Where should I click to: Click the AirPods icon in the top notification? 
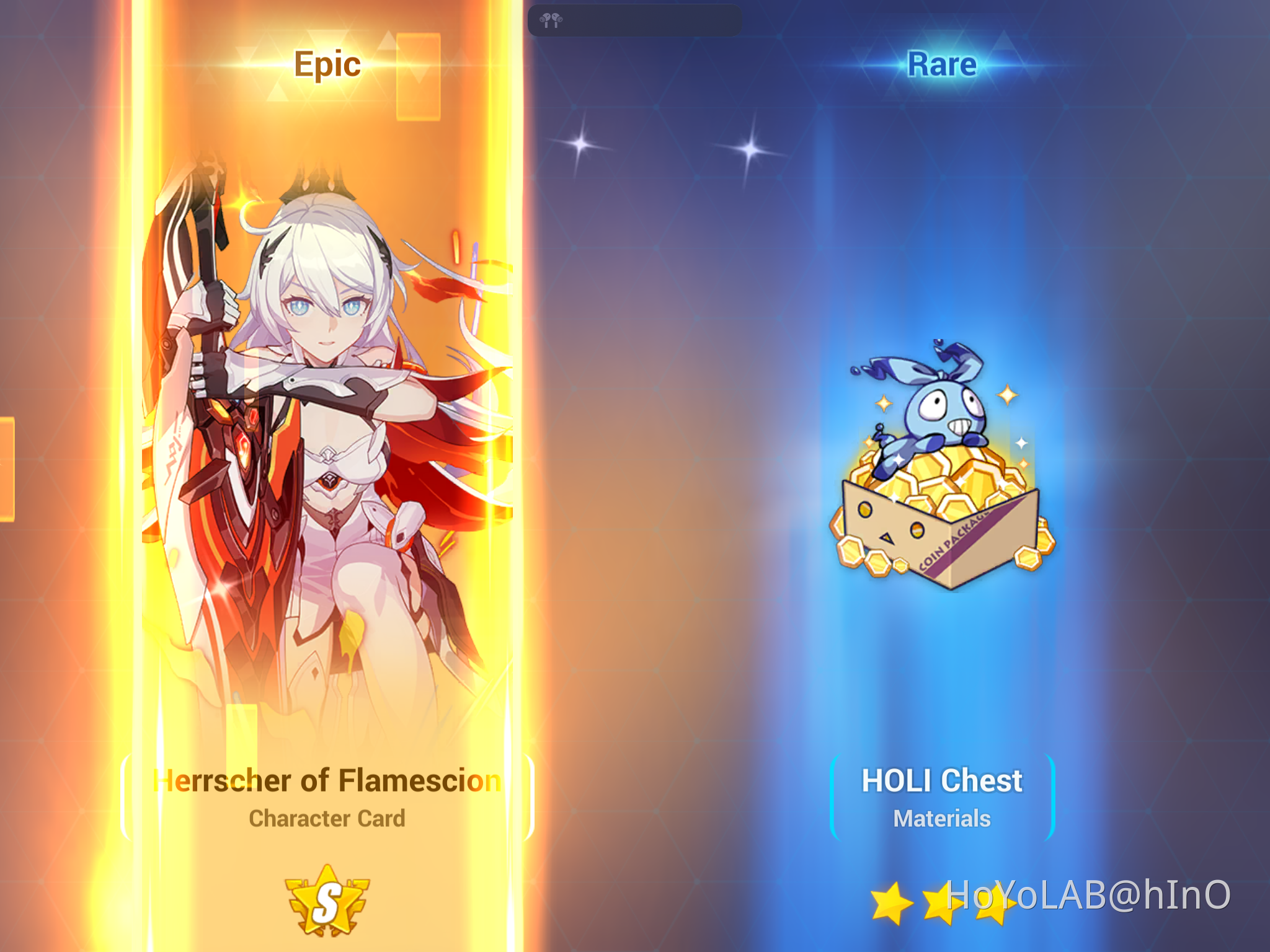coord(551,20)
